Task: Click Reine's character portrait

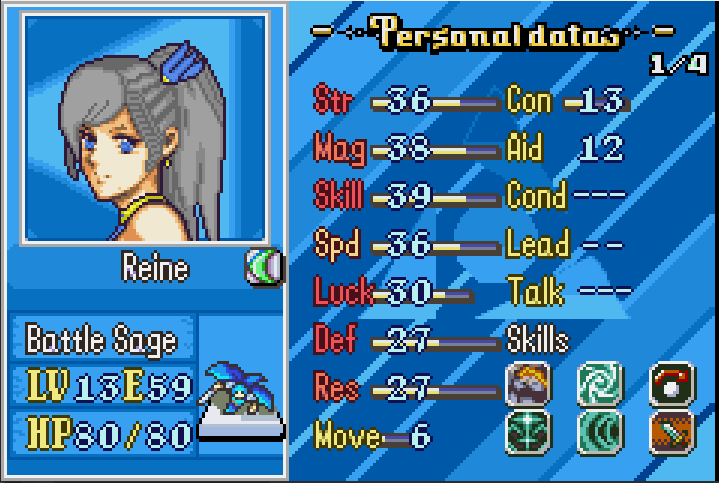Action: tap(145, 128)
